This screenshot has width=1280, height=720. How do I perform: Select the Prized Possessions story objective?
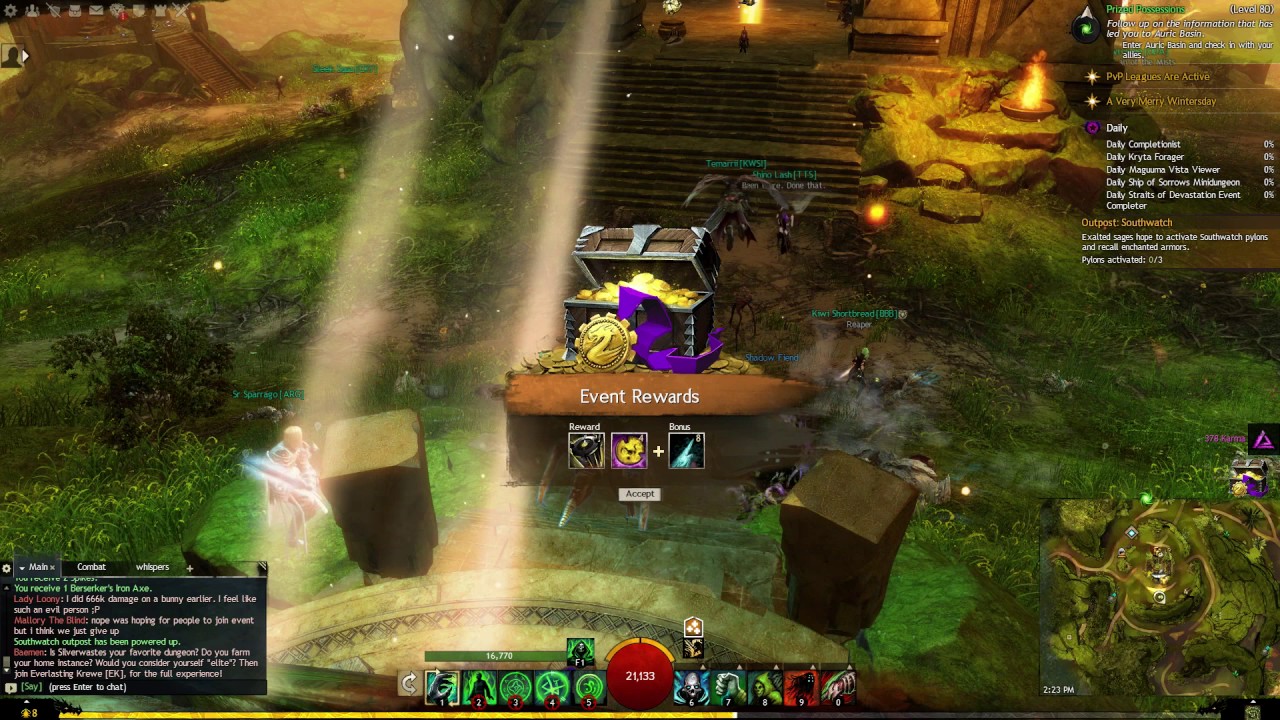click(1145, 9)
